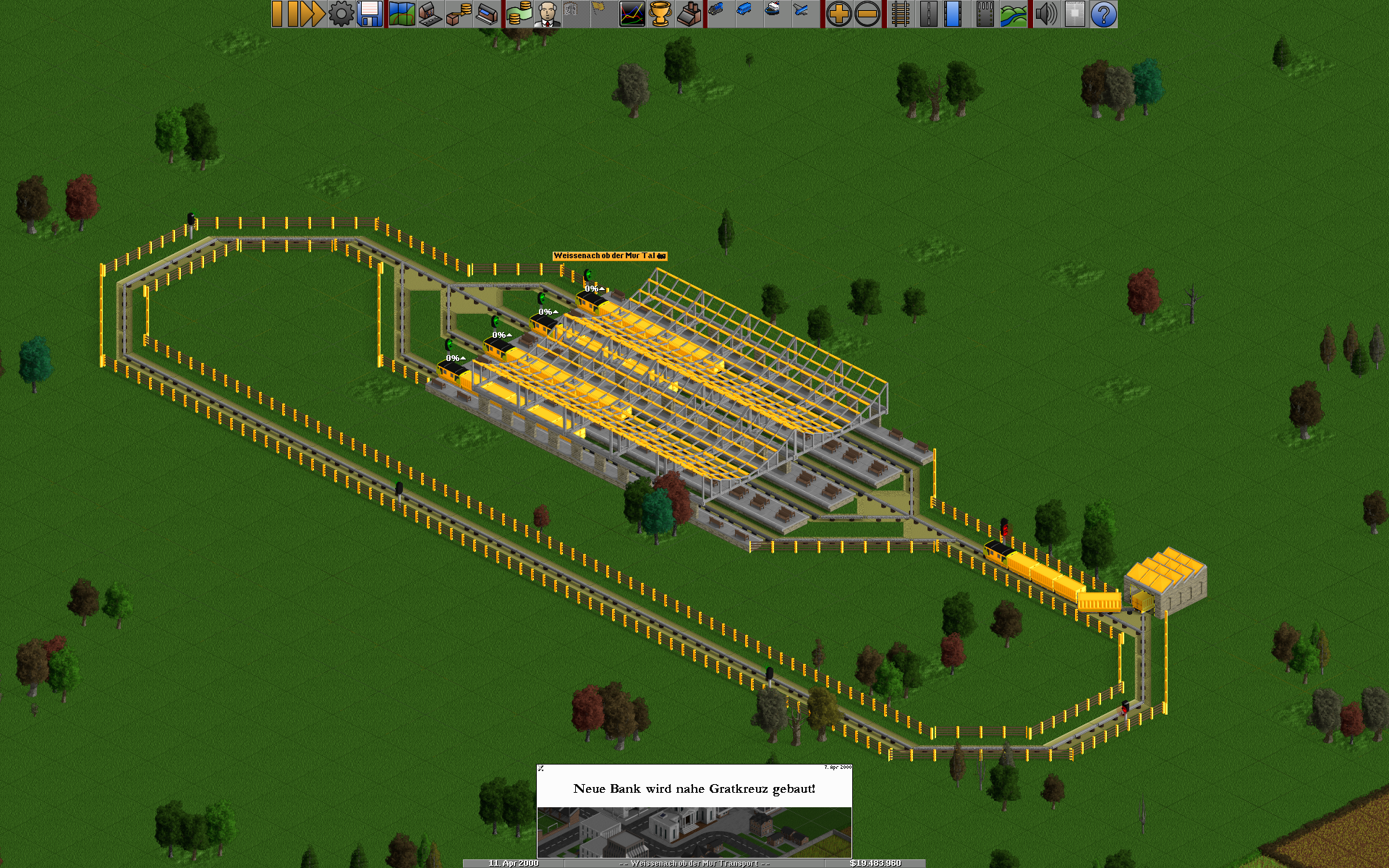Close the Neue Bank news popup

tap(541, 768)
